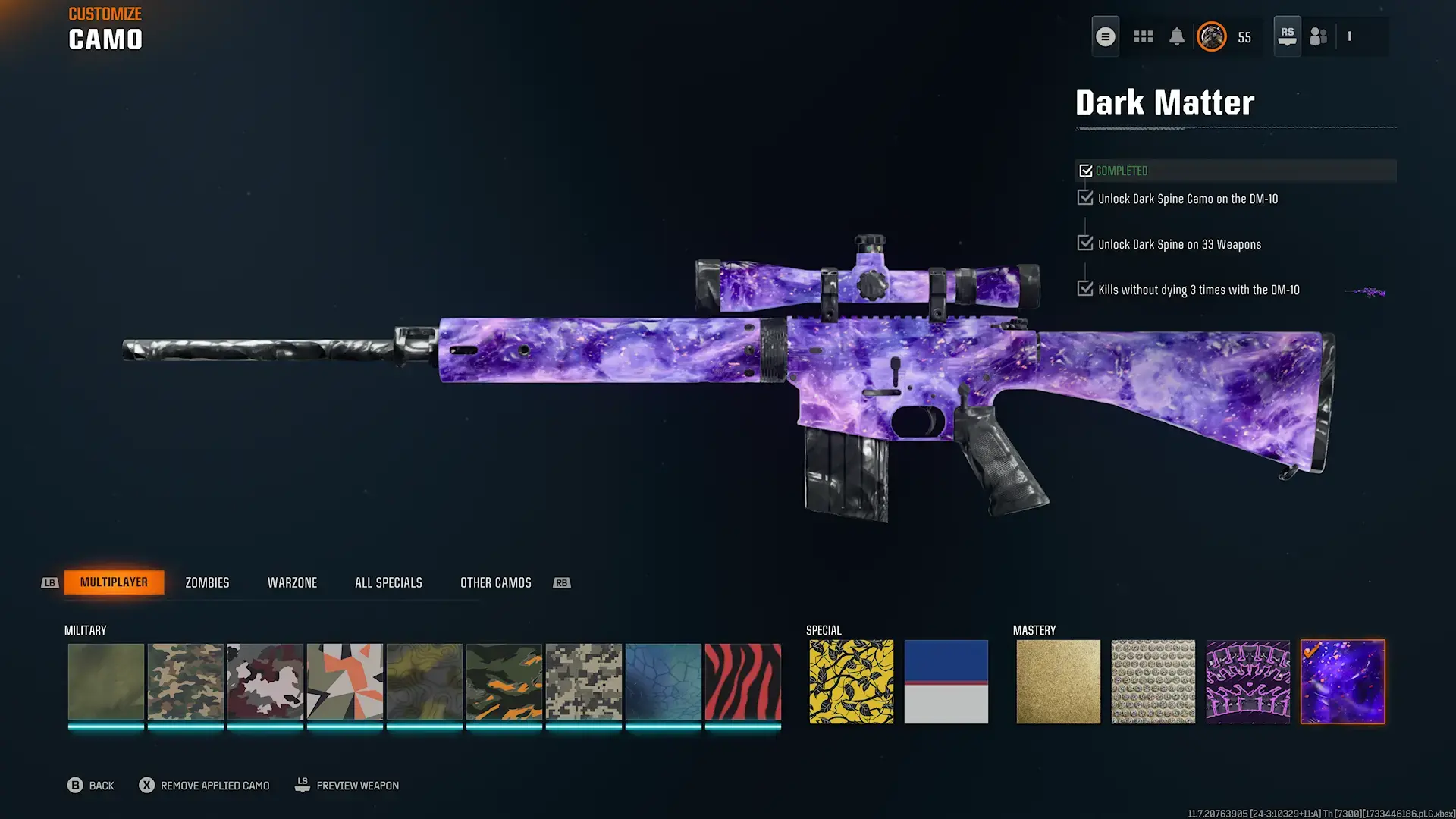Select the highlighted Dark Matter camo thumbnail
This screenshot has width=1456, height=819.
point(1342,680)
